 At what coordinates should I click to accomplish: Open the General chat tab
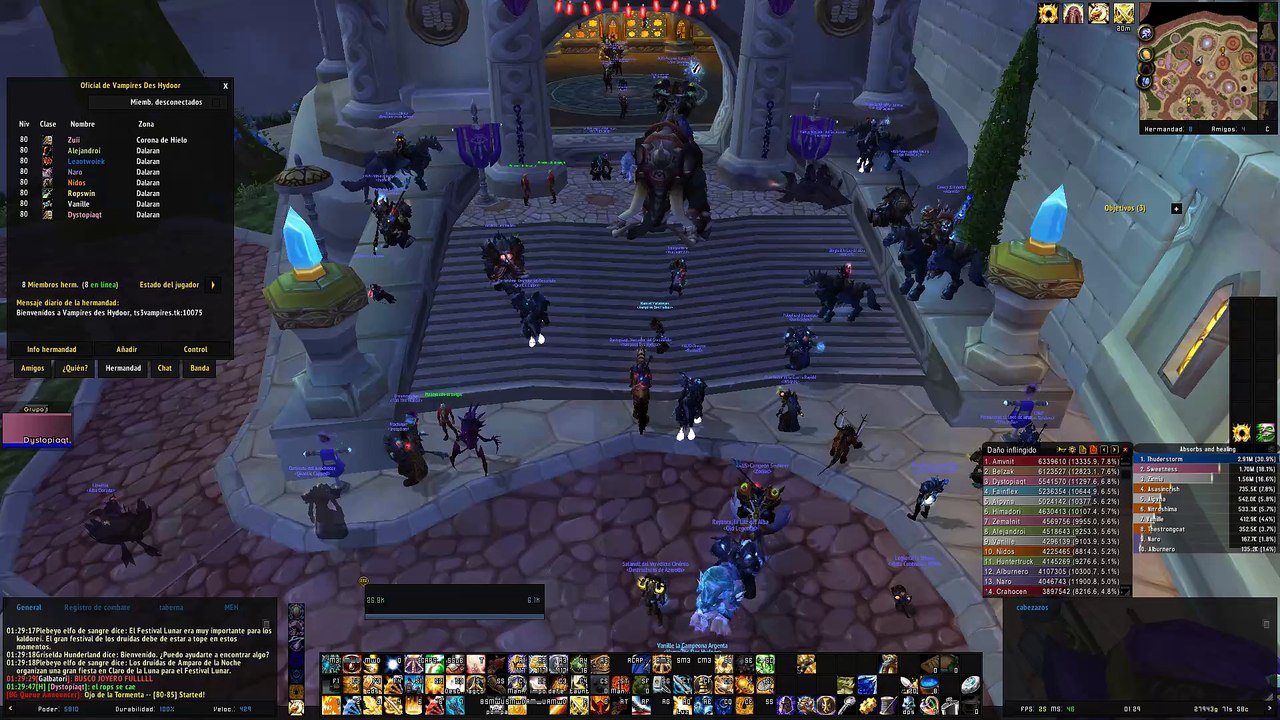point(29,607)
